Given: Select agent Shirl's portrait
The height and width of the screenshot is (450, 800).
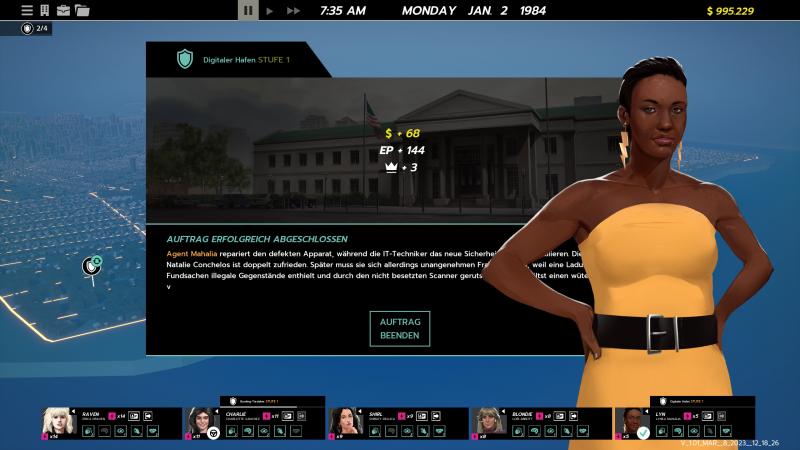Looking at the screenshot, I should pyautogui.click(x=345, y=422).
